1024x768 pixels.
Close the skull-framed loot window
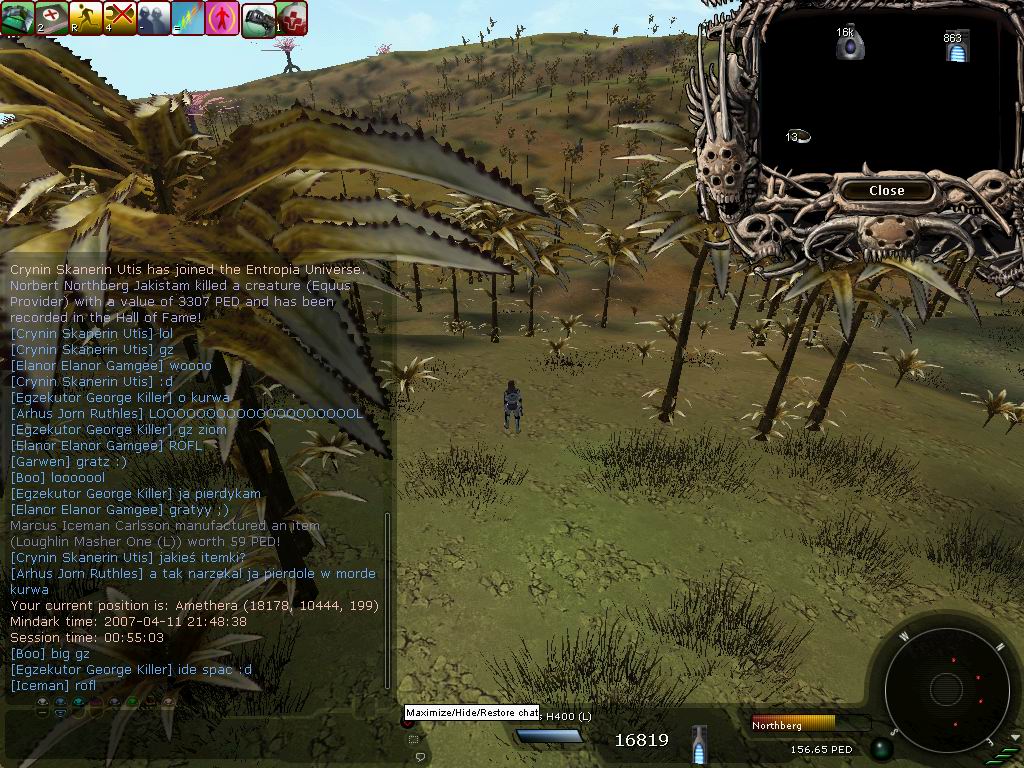pos(886,191)
